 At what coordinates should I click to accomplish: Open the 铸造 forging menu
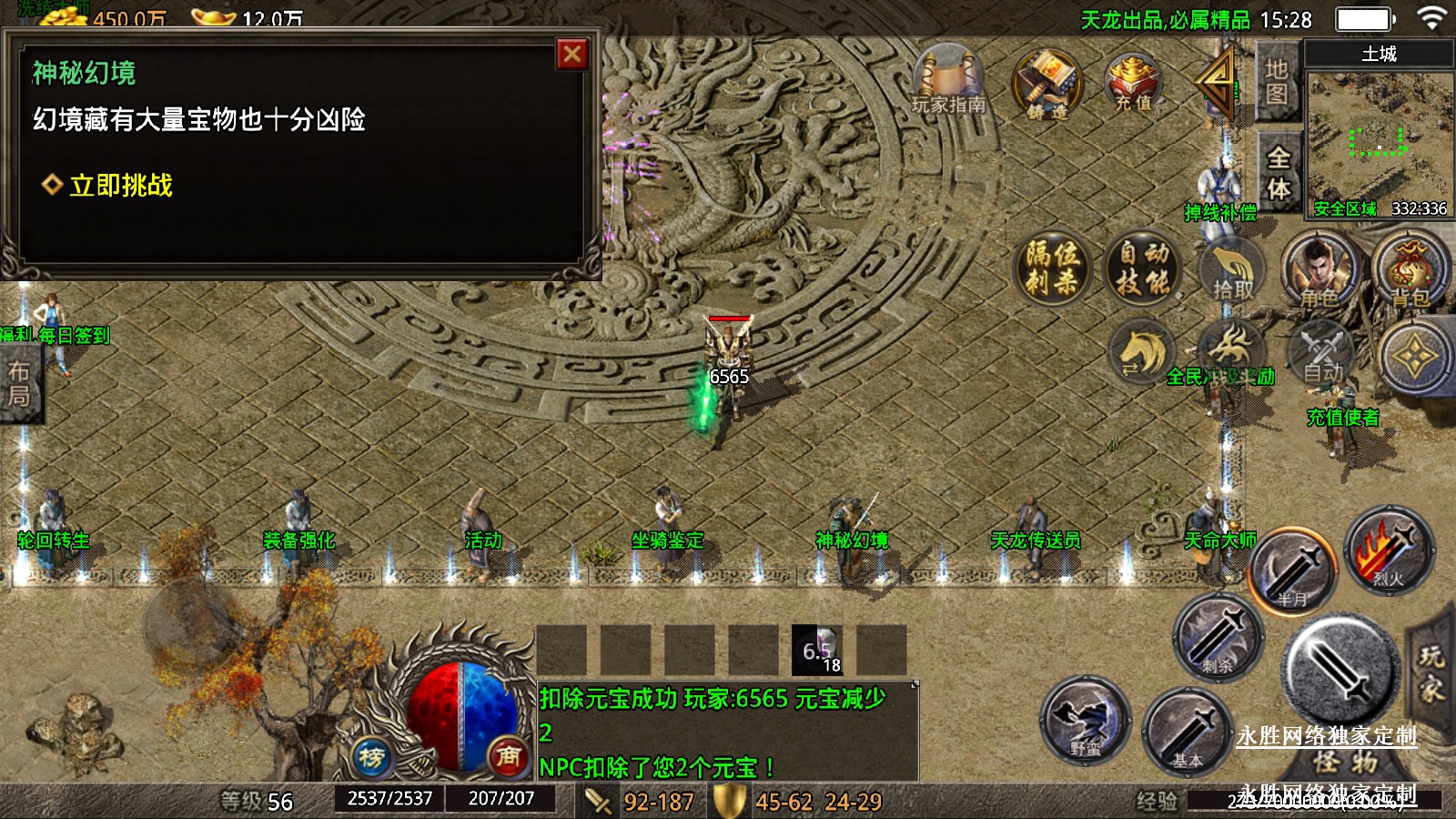point(1047,85)
